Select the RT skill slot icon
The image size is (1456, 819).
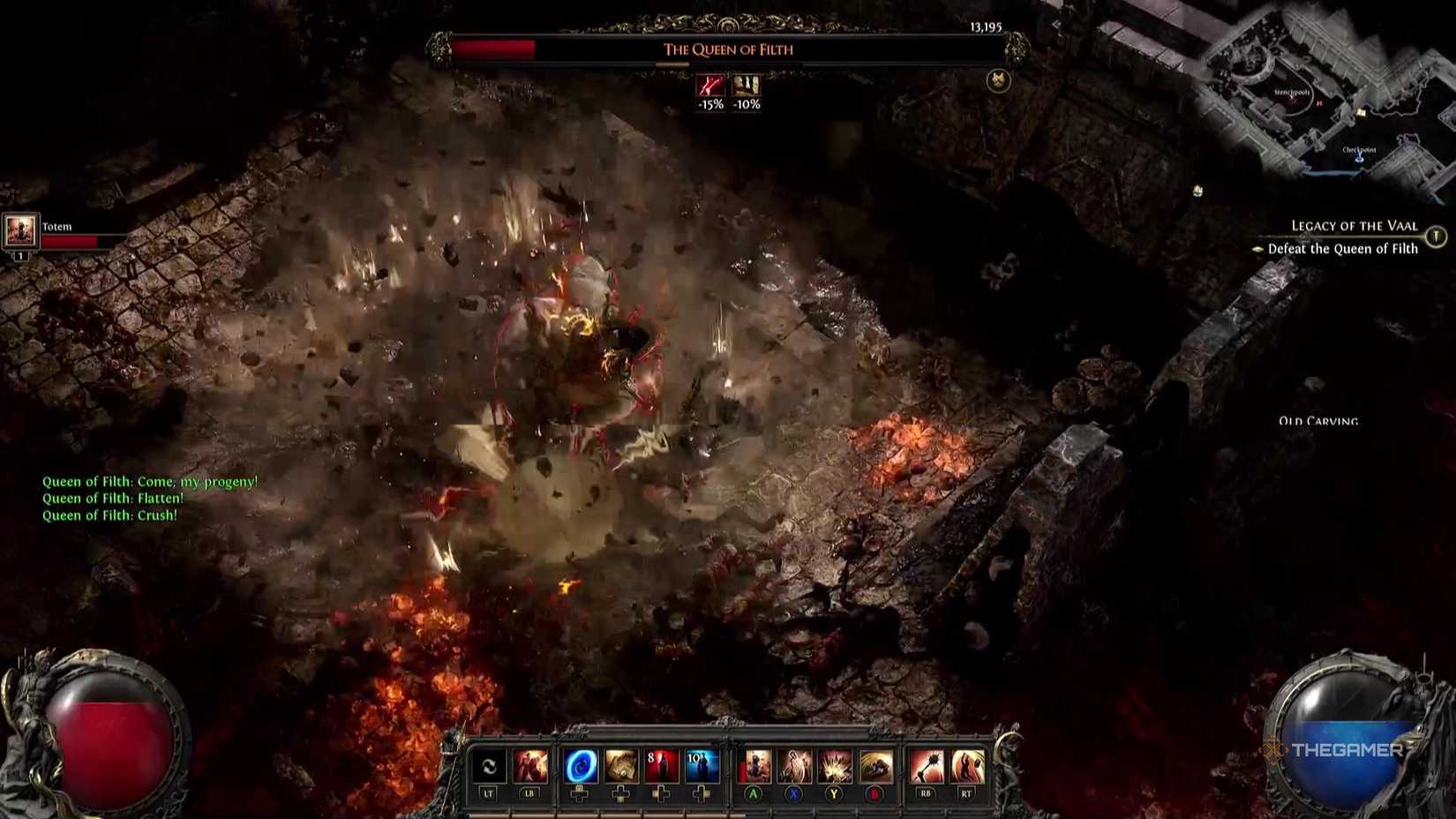[x=968, y=767]
